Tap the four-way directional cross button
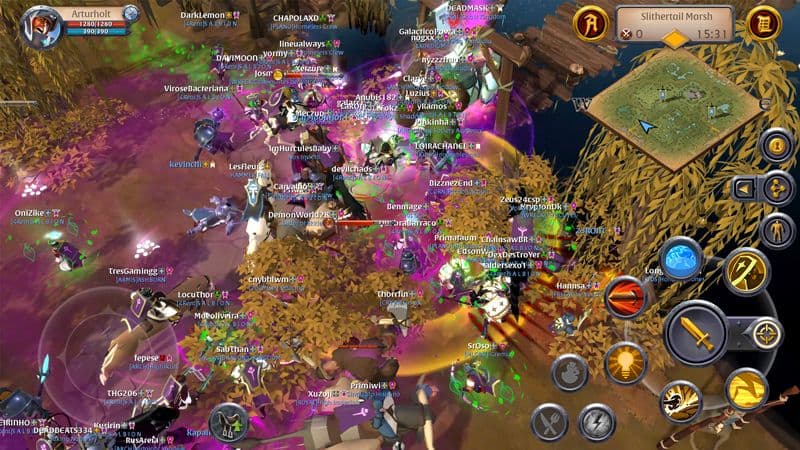The image size is (800, 450). point(776,188)
